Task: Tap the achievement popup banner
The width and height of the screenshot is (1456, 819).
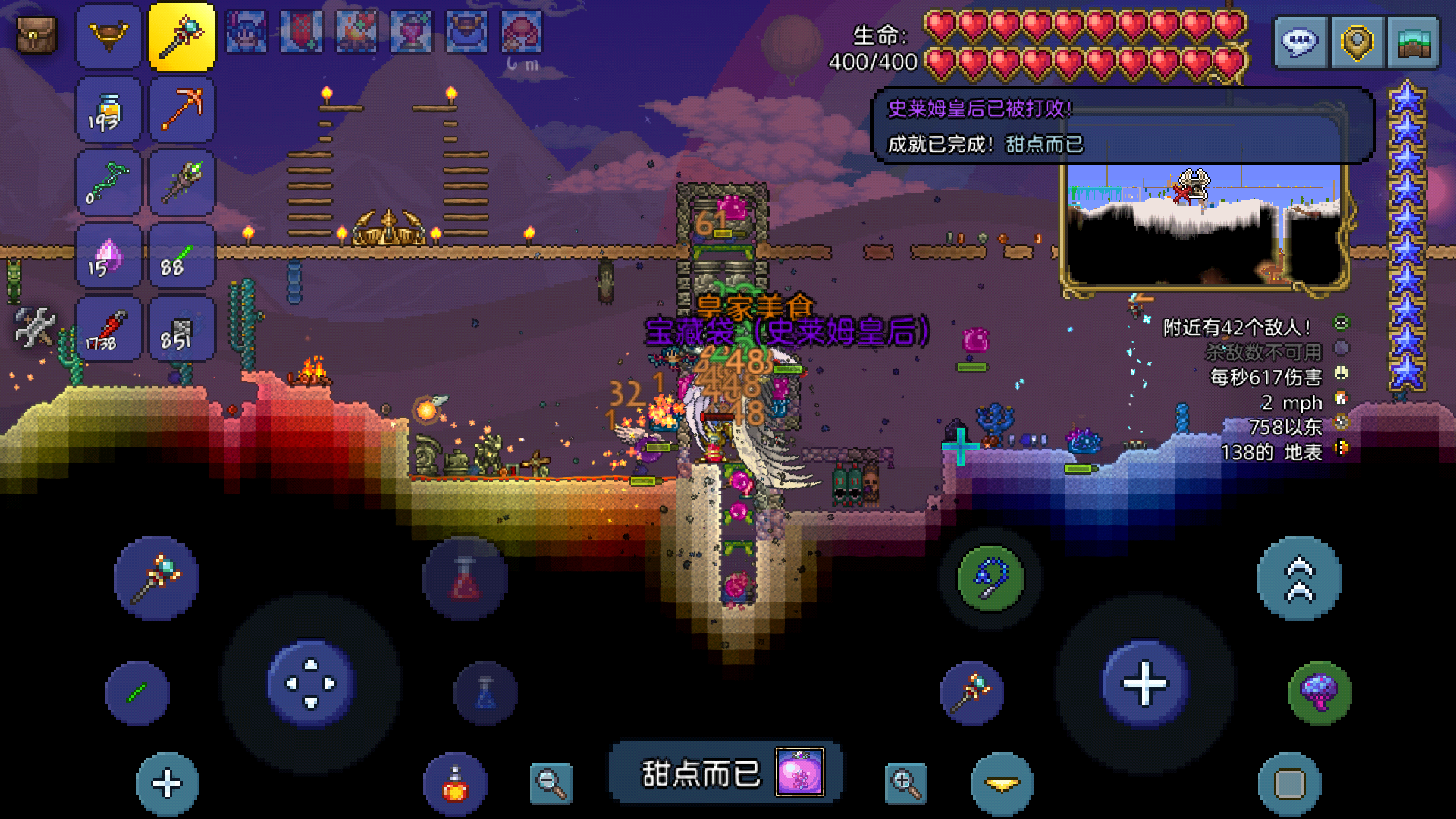Action: click(x=726, y=773)
